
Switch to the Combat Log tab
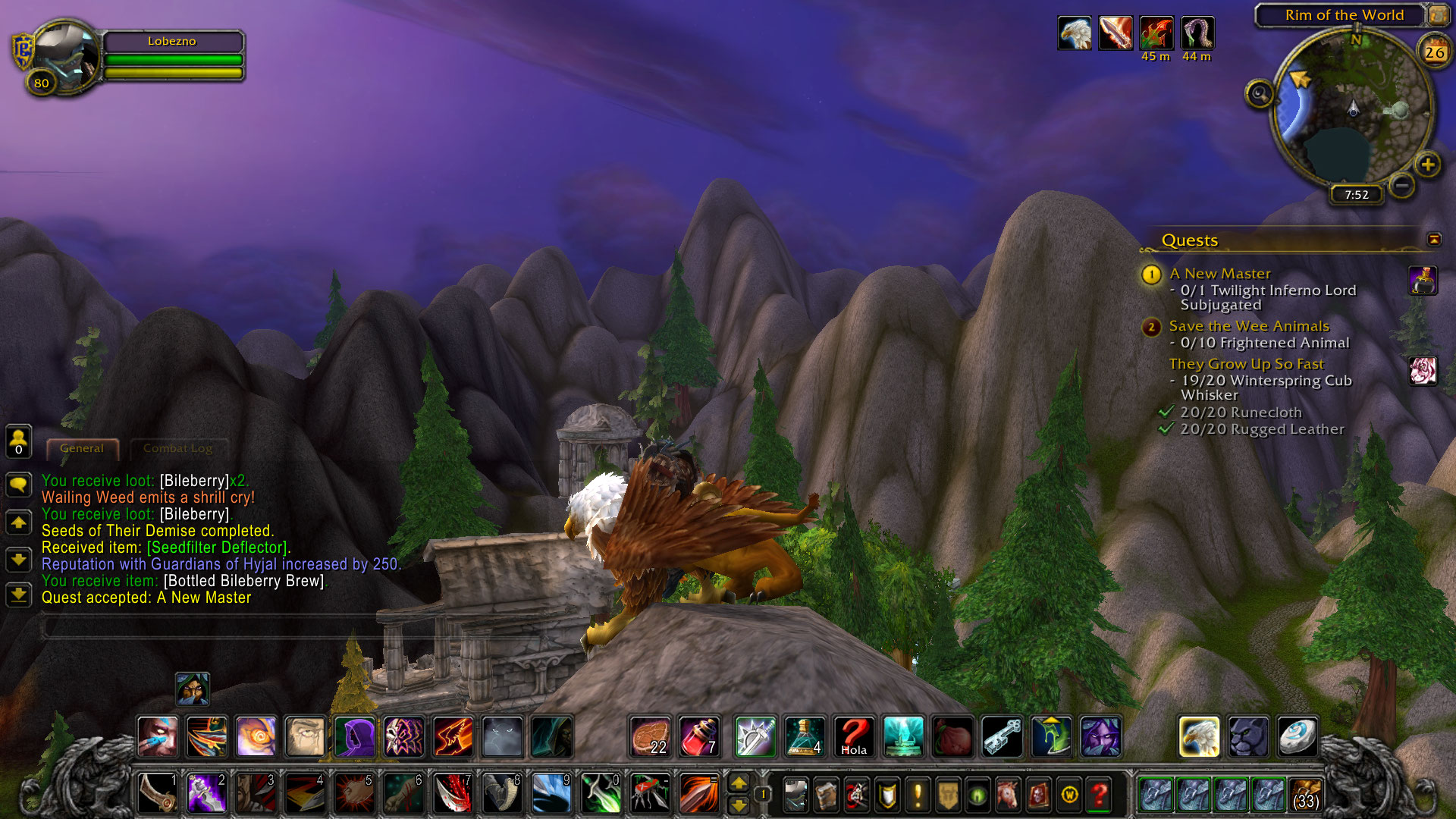177,448
